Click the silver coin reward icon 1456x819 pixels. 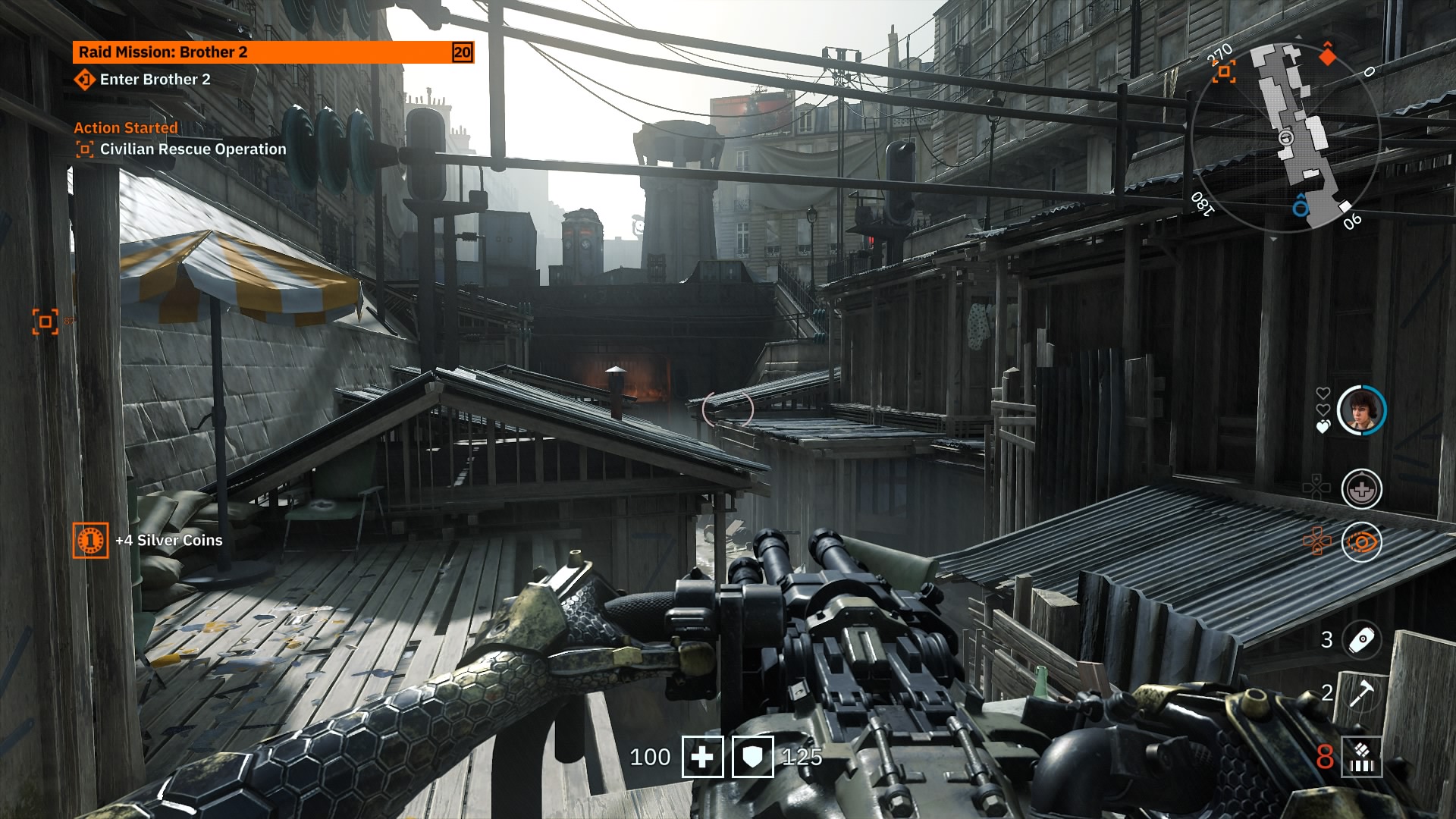[90, 541]
